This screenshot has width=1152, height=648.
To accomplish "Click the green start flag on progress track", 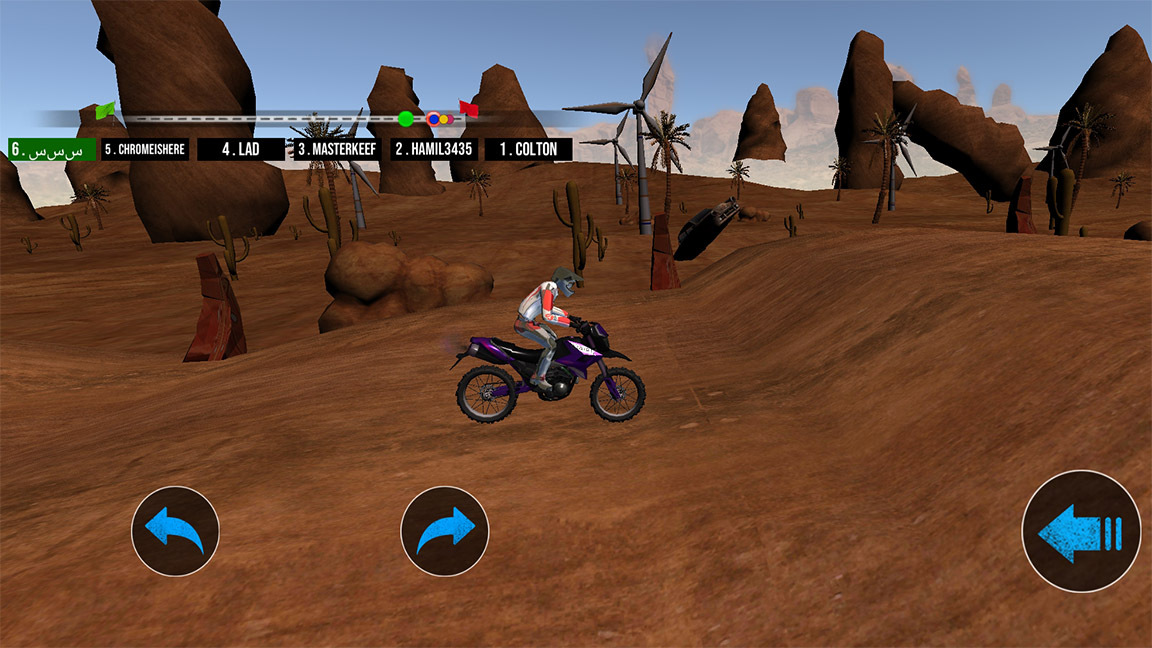I will [x=105, y=110].
